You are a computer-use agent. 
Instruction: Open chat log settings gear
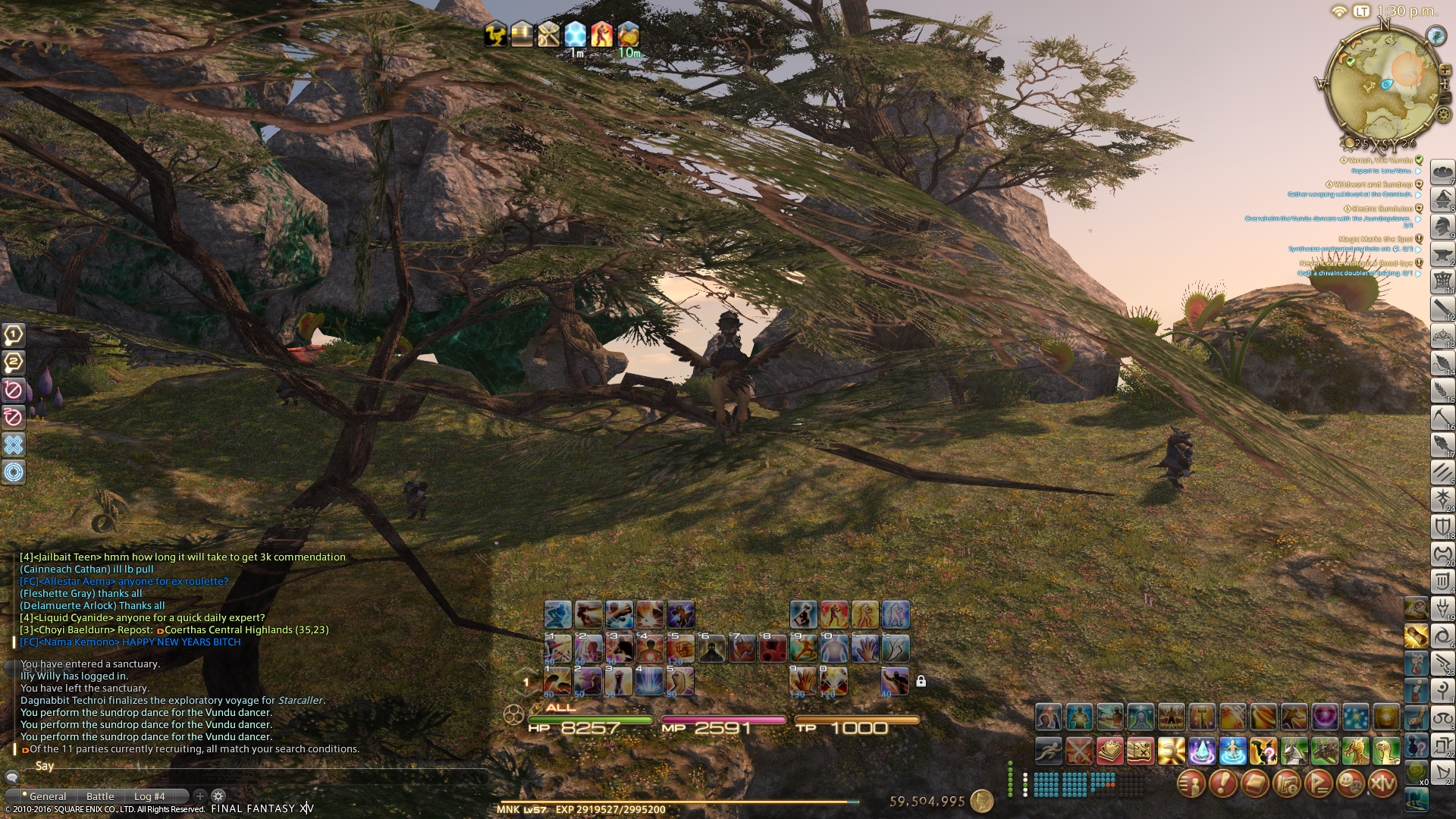(x=218, y=796)
